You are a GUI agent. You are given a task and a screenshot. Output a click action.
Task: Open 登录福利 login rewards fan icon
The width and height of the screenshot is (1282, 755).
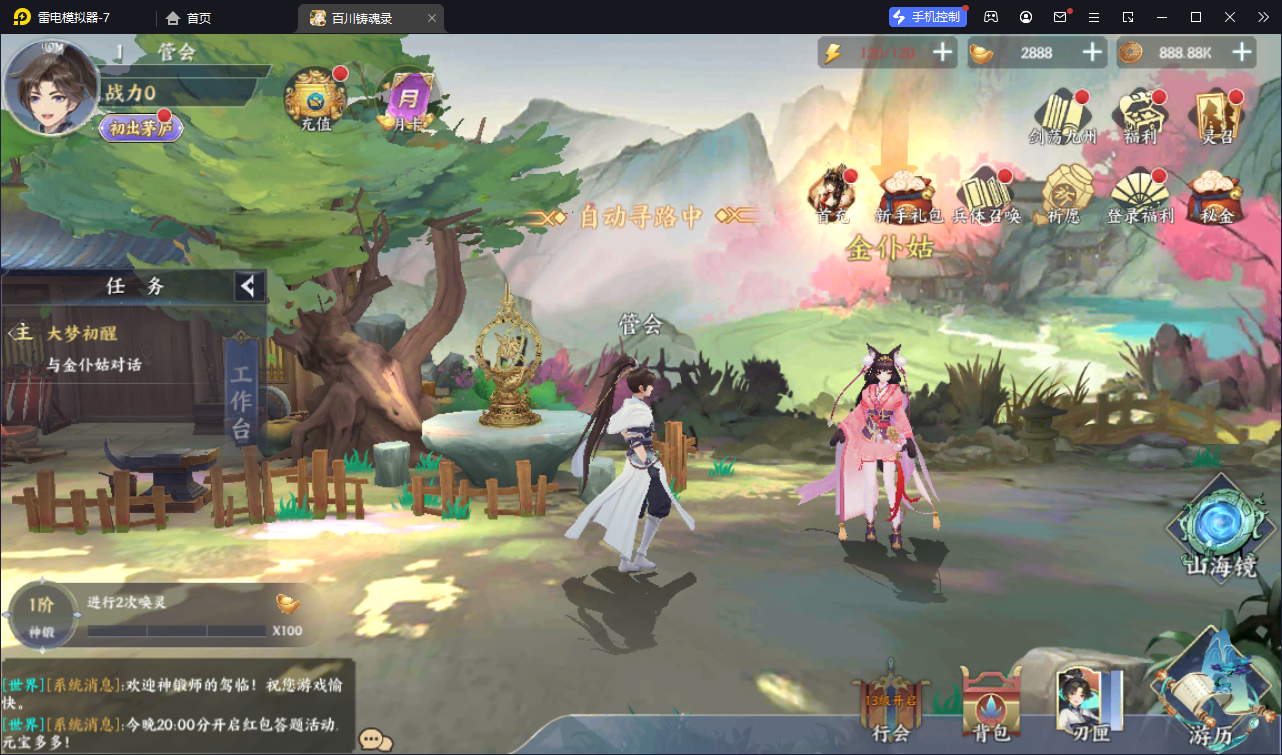1139,193
